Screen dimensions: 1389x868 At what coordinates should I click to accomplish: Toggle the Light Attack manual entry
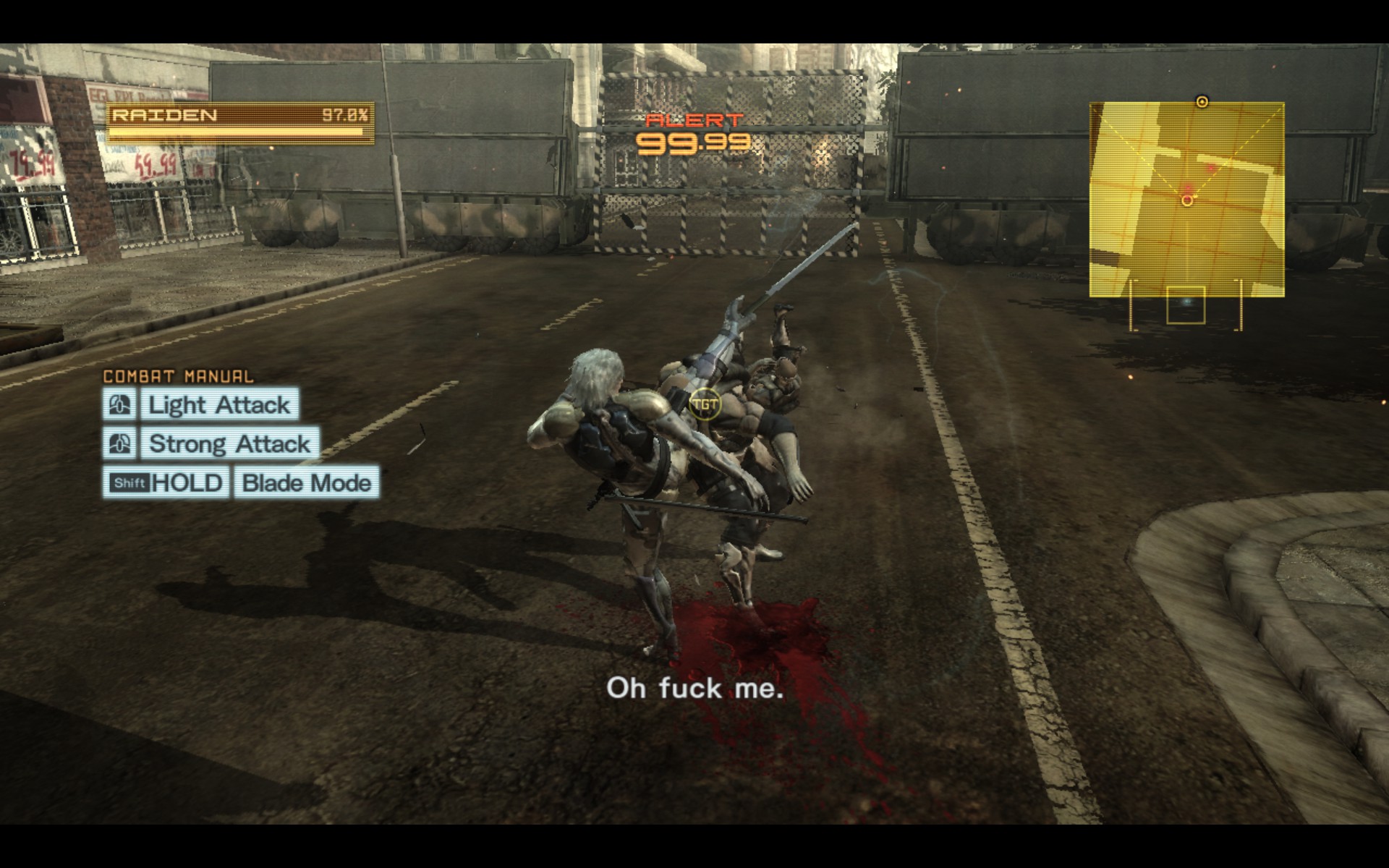219,405
